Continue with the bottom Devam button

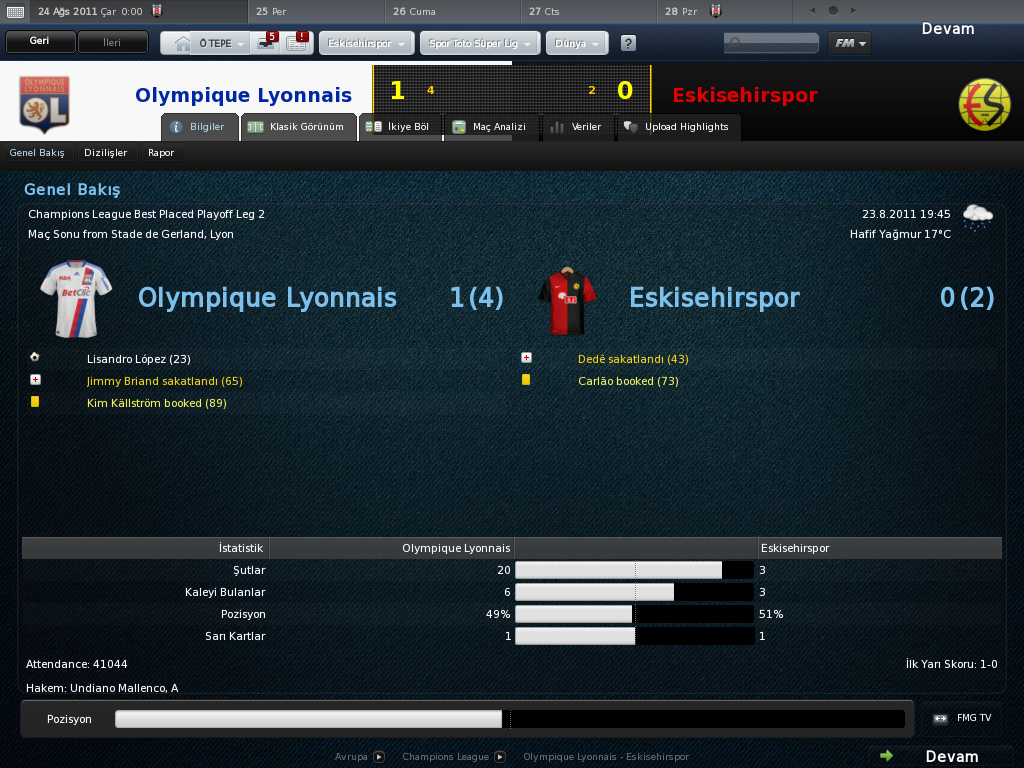pos(940,756)
